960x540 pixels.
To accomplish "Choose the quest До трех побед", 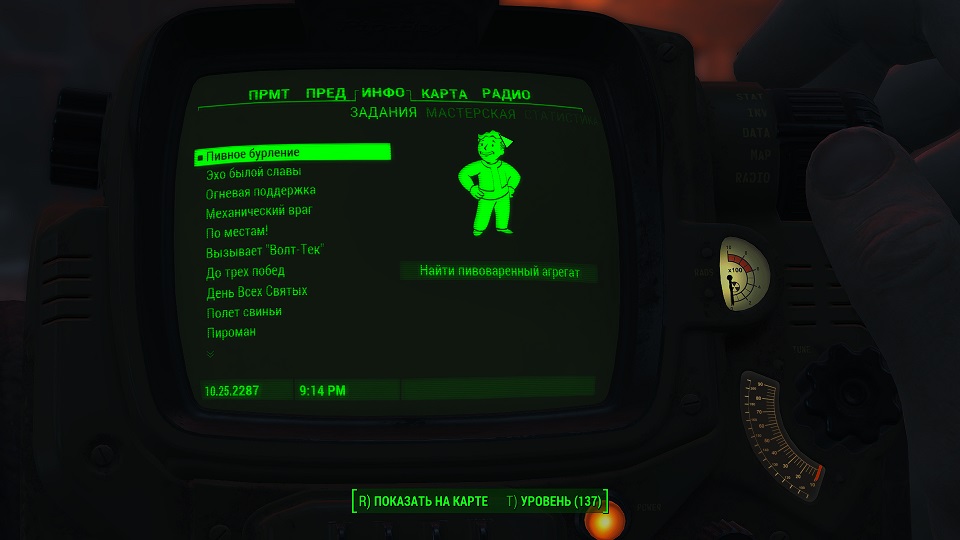I will click(245, 271).
